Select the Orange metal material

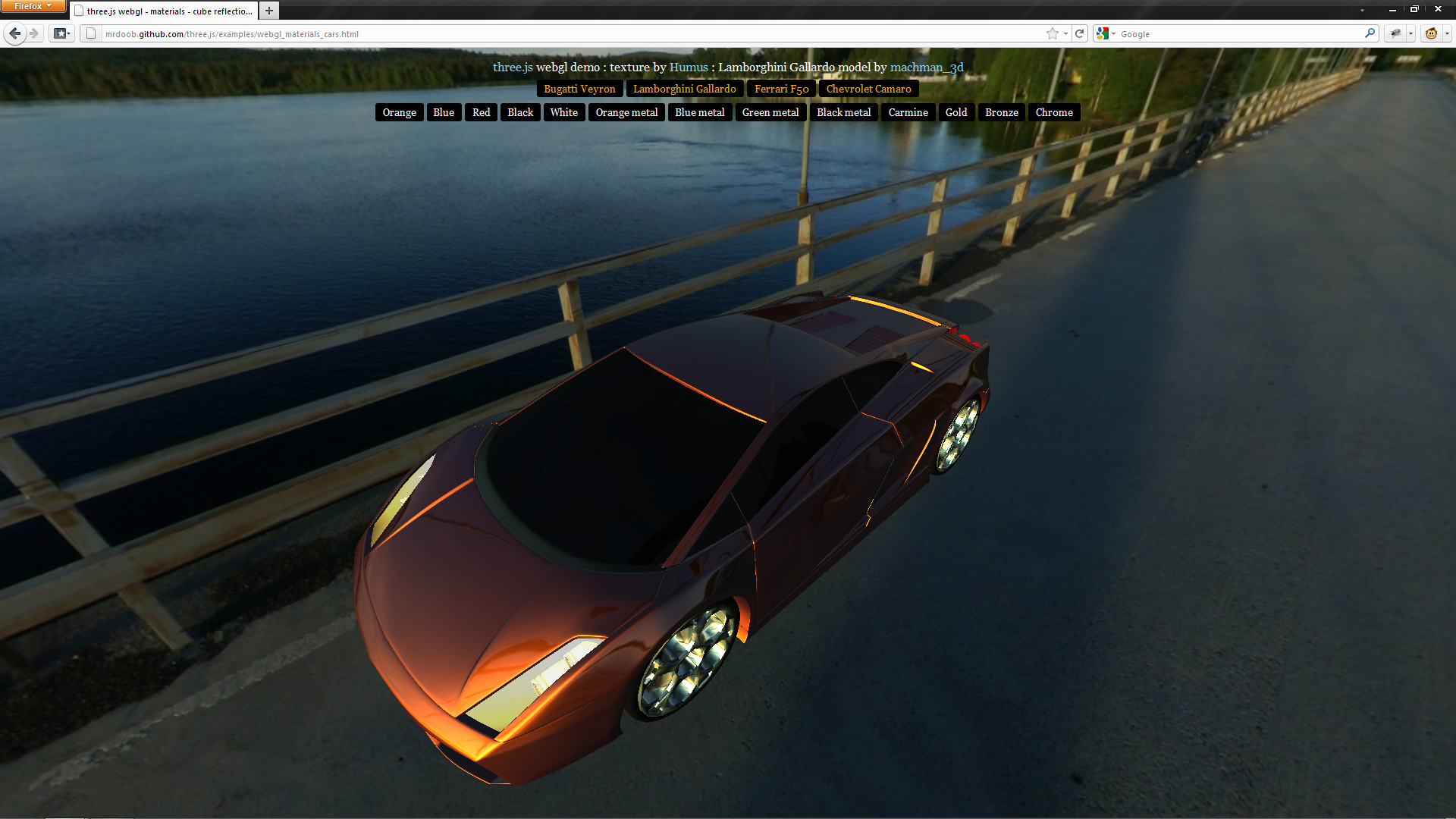pos(626,112)
